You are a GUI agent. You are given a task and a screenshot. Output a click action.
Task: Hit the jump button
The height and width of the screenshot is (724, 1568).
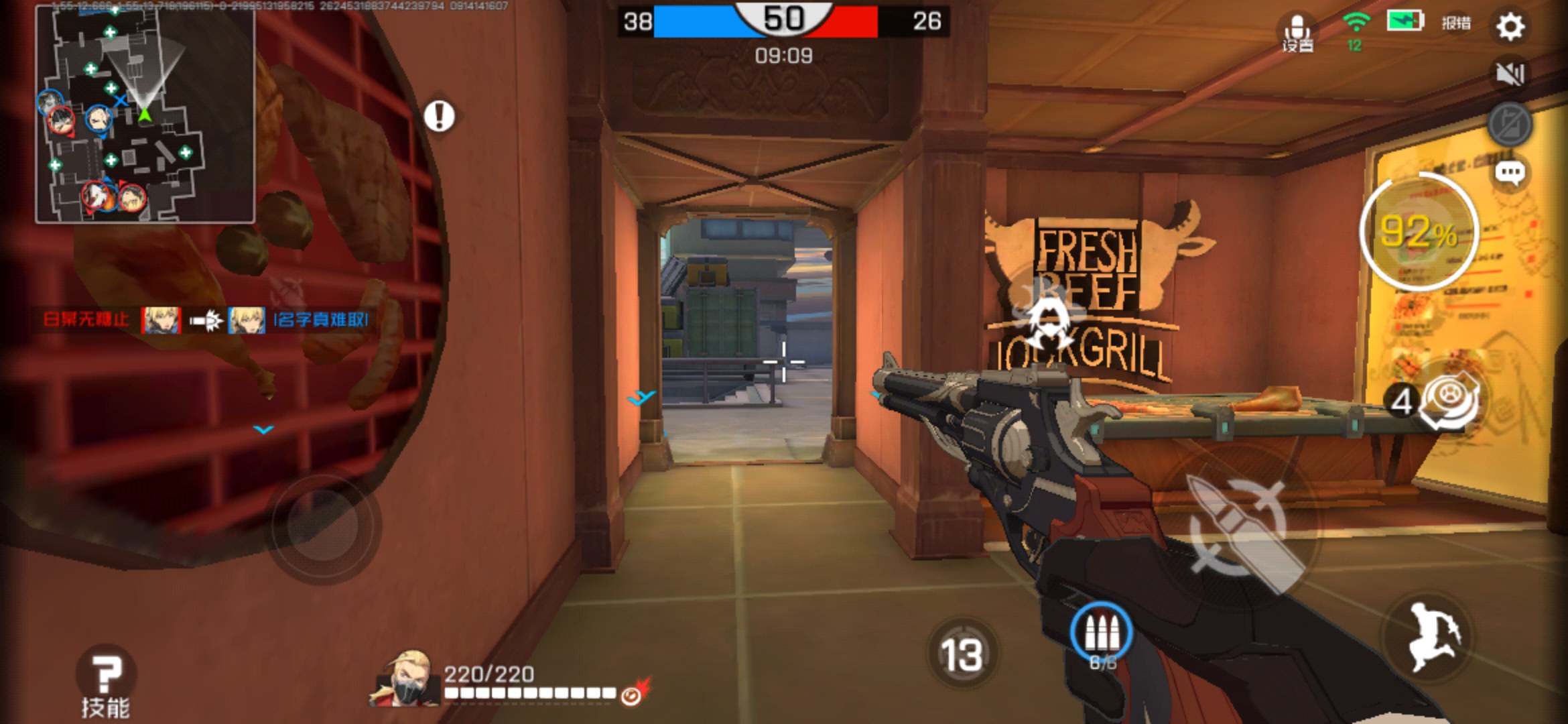[1431, 637]
